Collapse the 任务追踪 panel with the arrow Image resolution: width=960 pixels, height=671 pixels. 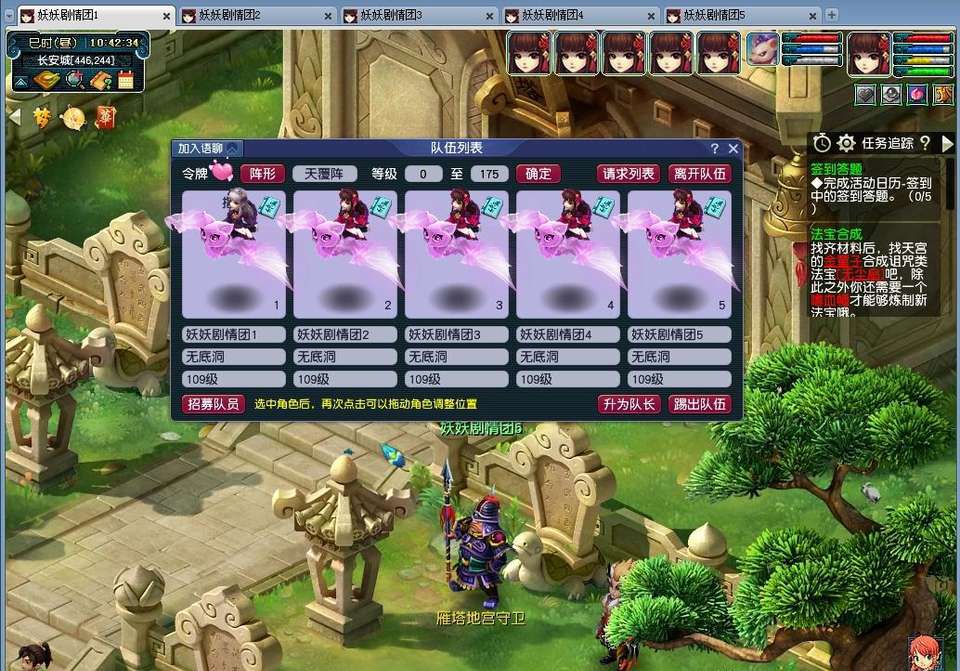(x=947, y=143)
